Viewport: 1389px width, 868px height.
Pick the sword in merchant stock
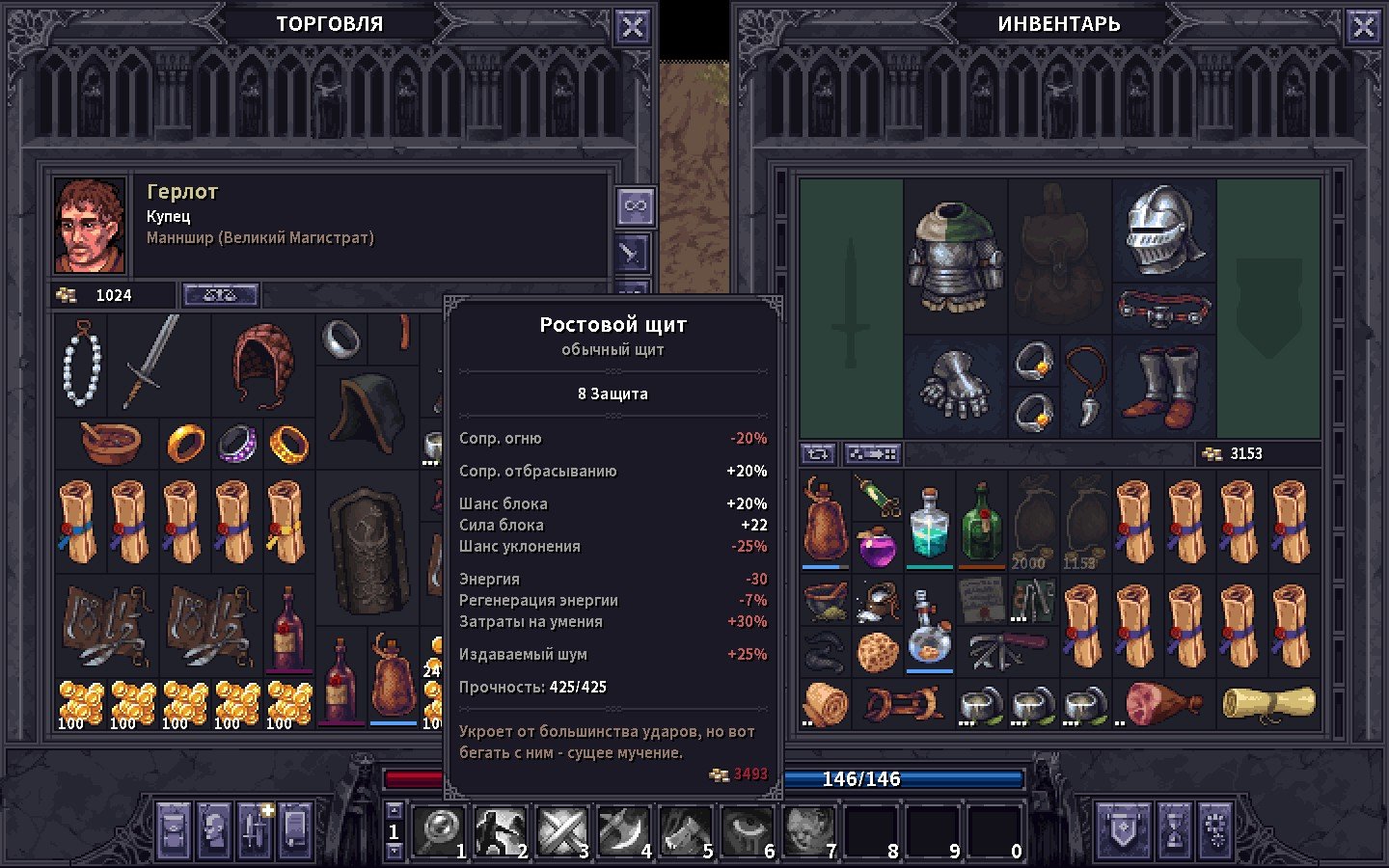coord(151,362)
